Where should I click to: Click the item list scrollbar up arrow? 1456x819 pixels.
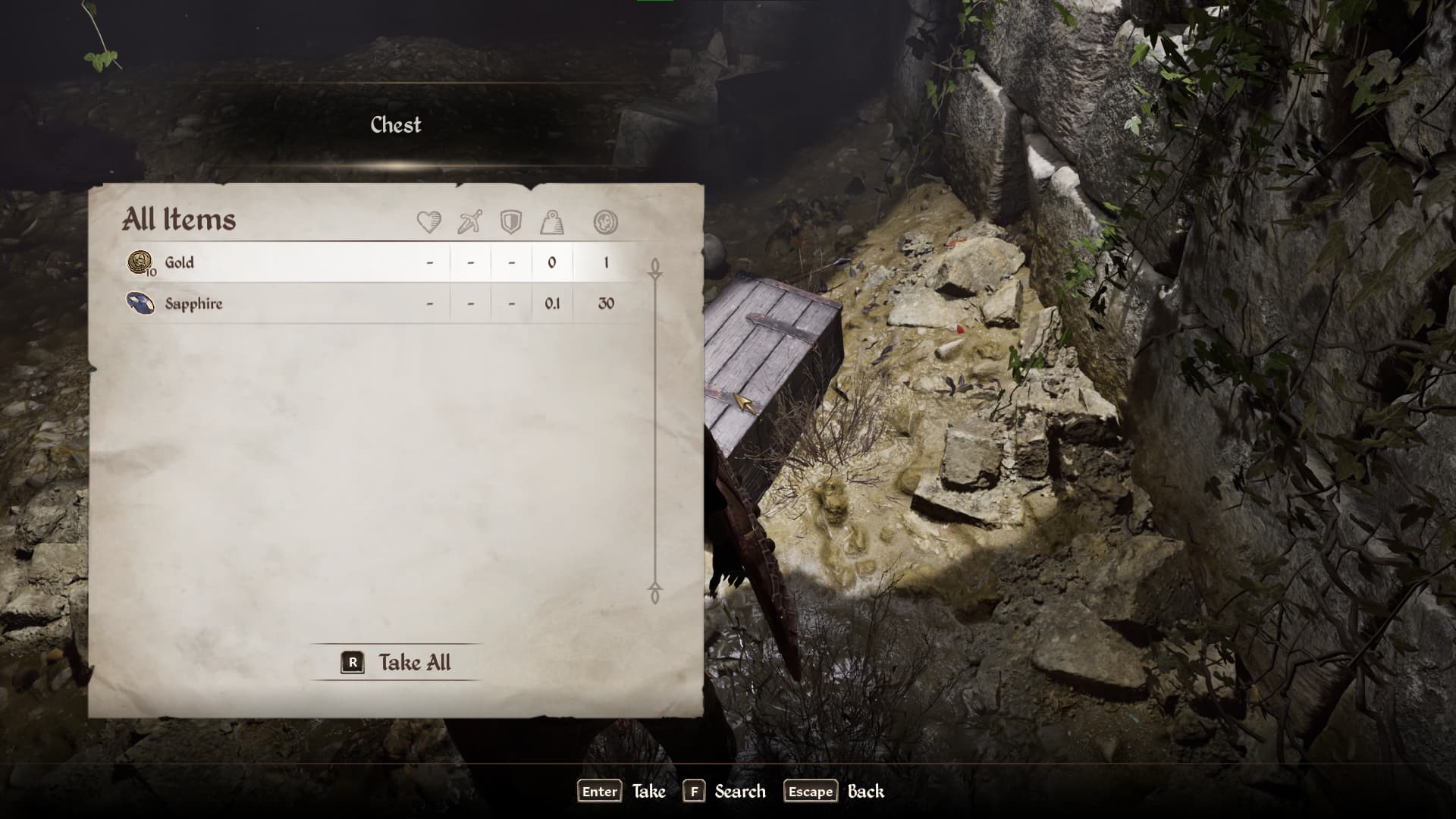[655, 268]
